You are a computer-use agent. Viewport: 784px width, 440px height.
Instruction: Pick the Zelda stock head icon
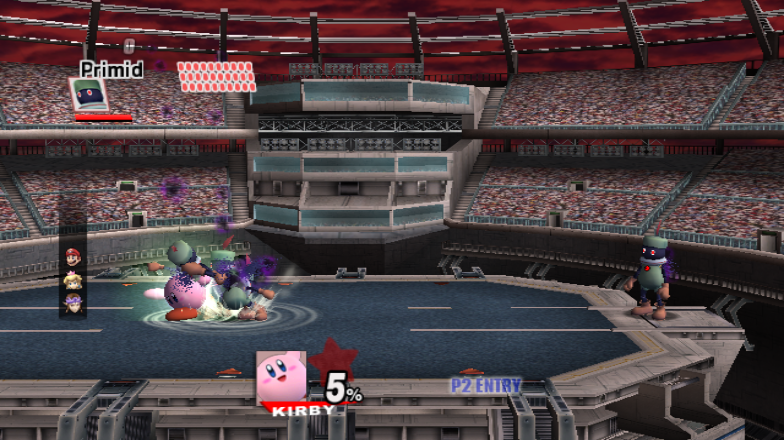coord(72,301)
